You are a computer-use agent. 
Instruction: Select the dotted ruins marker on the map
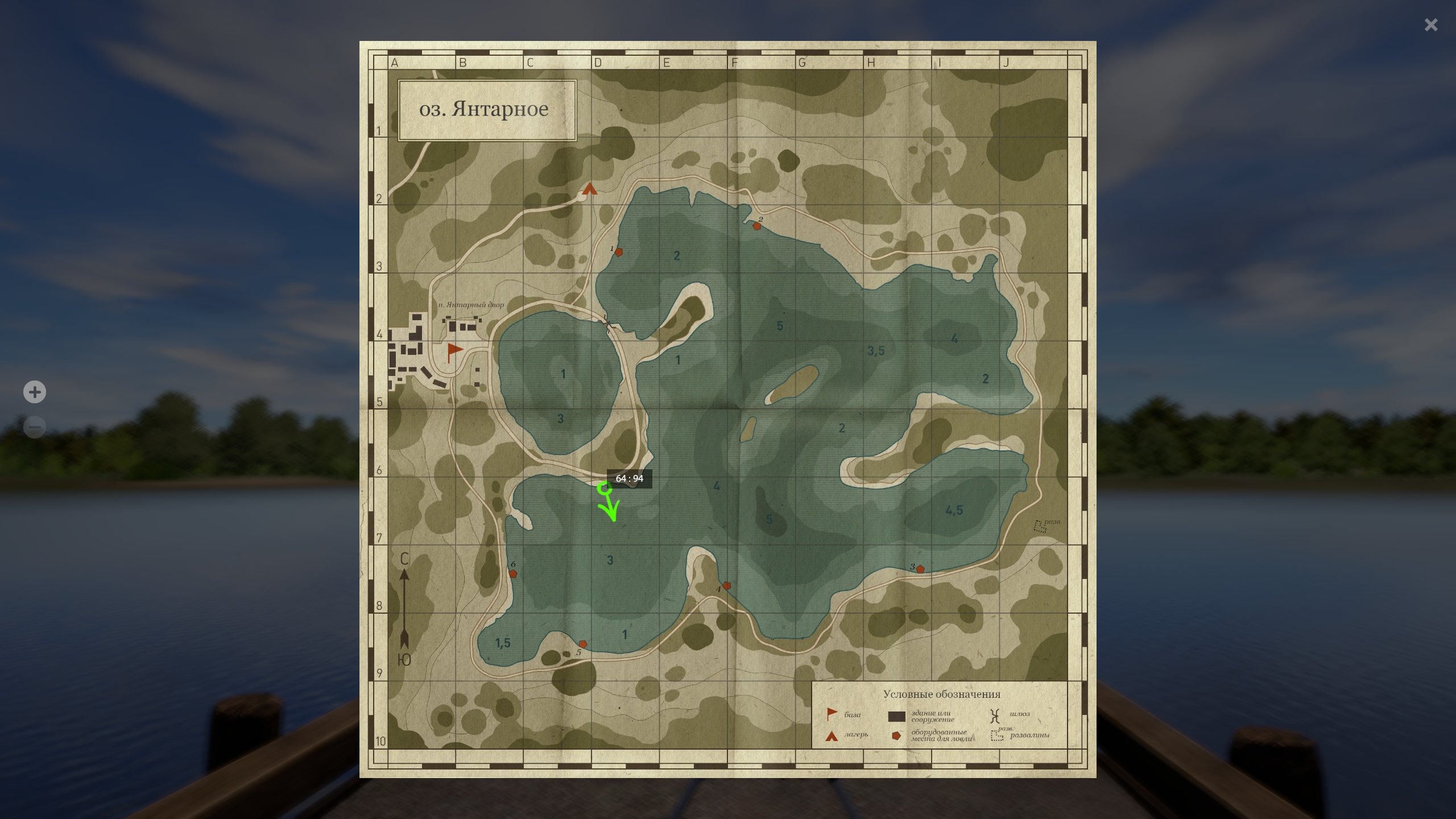click(1040, 527)
